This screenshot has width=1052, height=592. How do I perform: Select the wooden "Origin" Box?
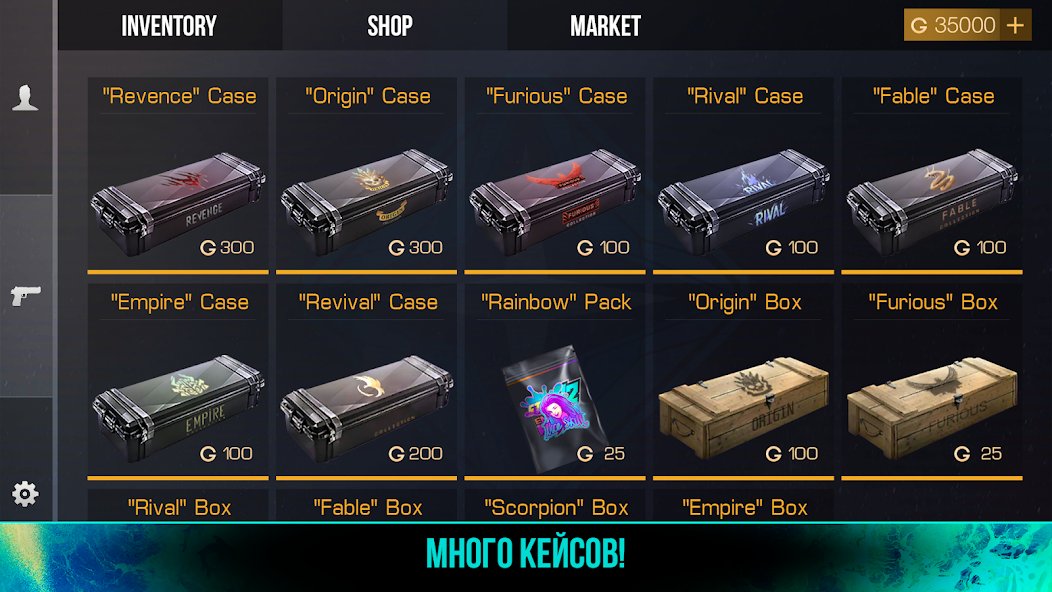click(744, 405)
